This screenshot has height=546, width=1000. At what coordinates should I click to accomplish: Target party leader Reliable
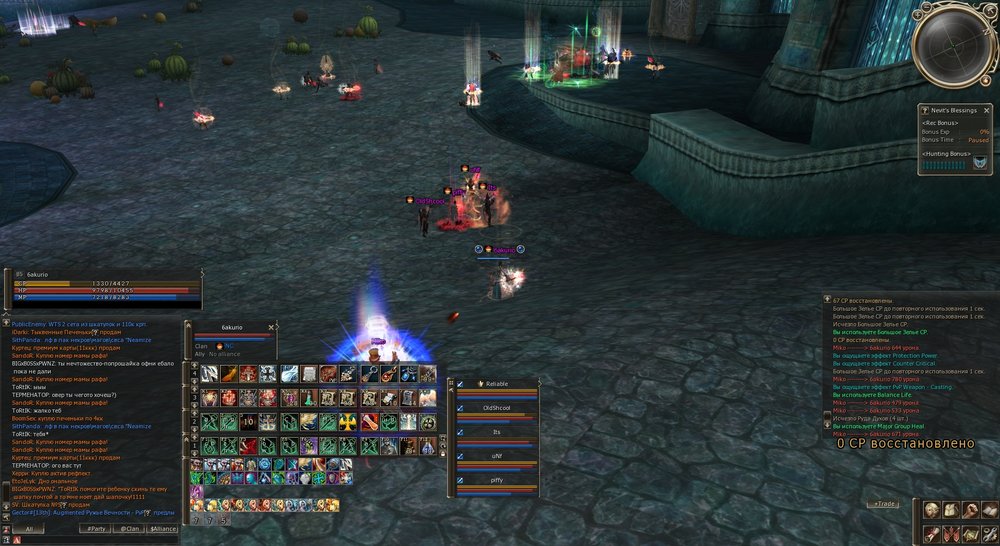pyautogui.click(x=496, y=383)
